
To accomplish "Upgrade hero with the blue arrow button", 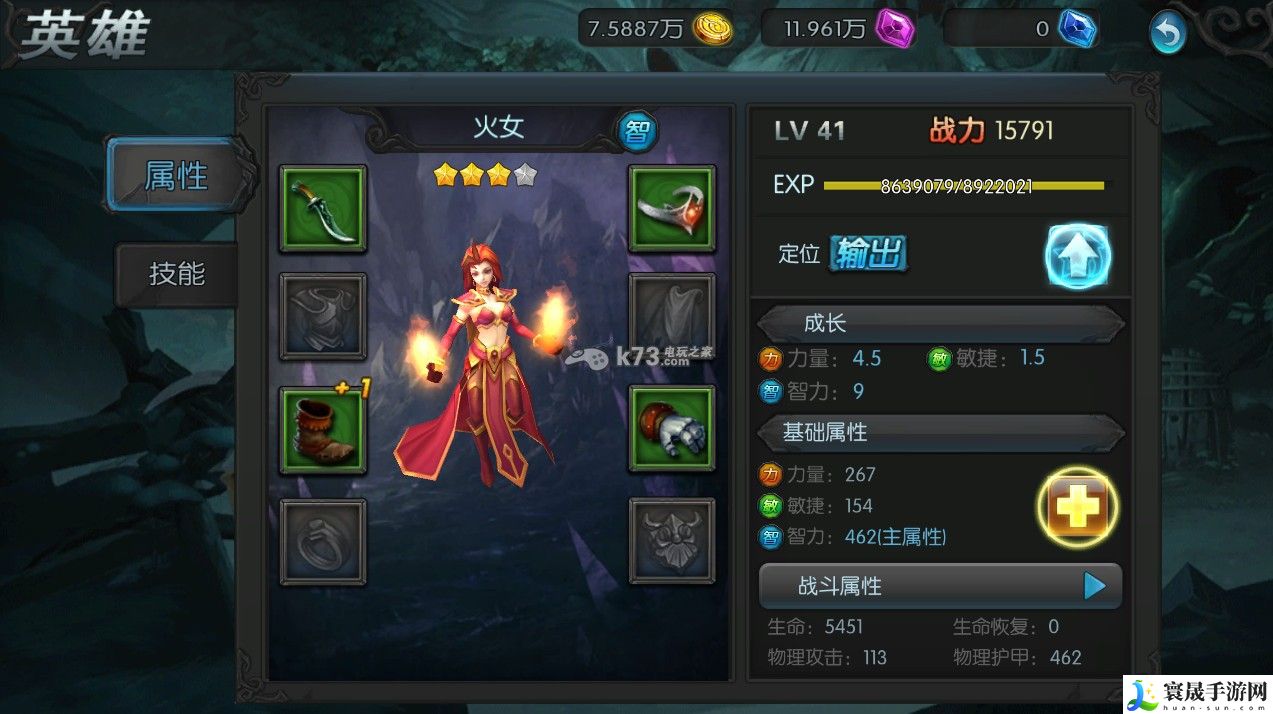I will pos(1078,256).
